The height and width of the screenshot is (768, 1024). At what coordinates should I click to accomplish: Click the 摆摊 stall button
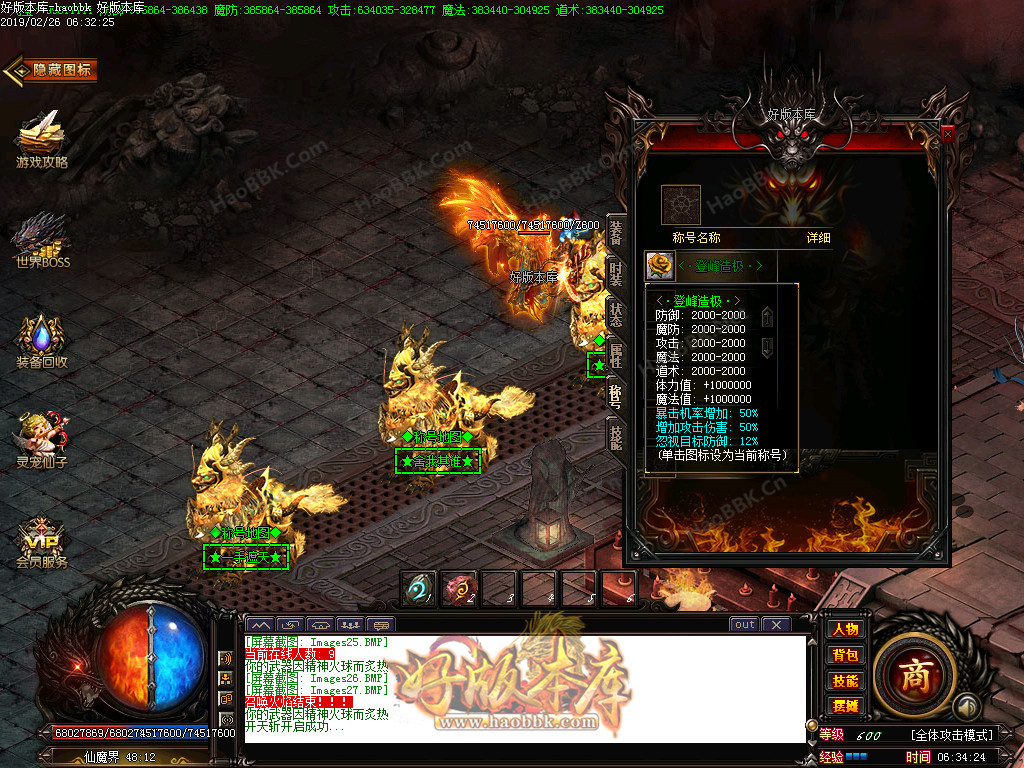coord(845,706)
